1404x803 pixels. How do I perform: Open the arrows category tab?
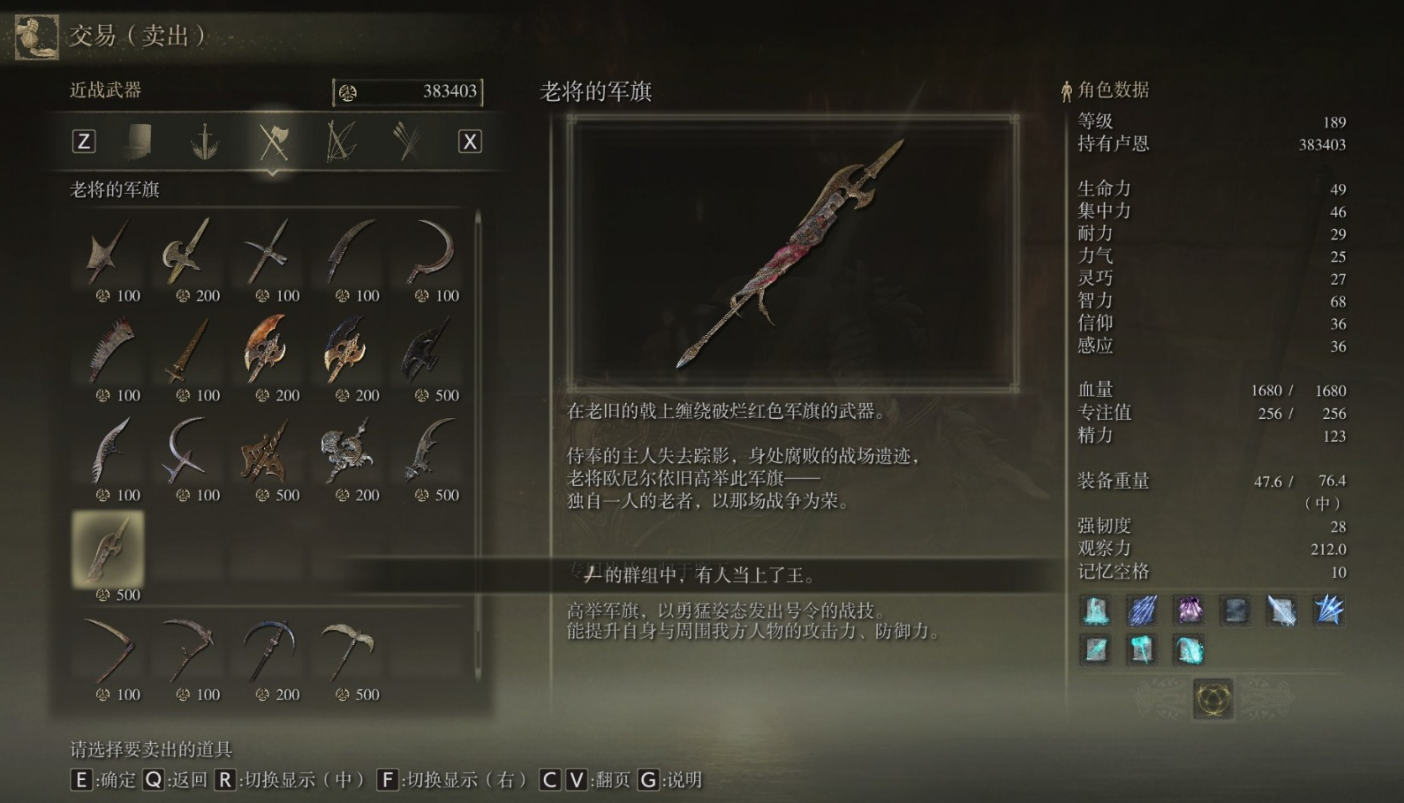tap(406, 141)
